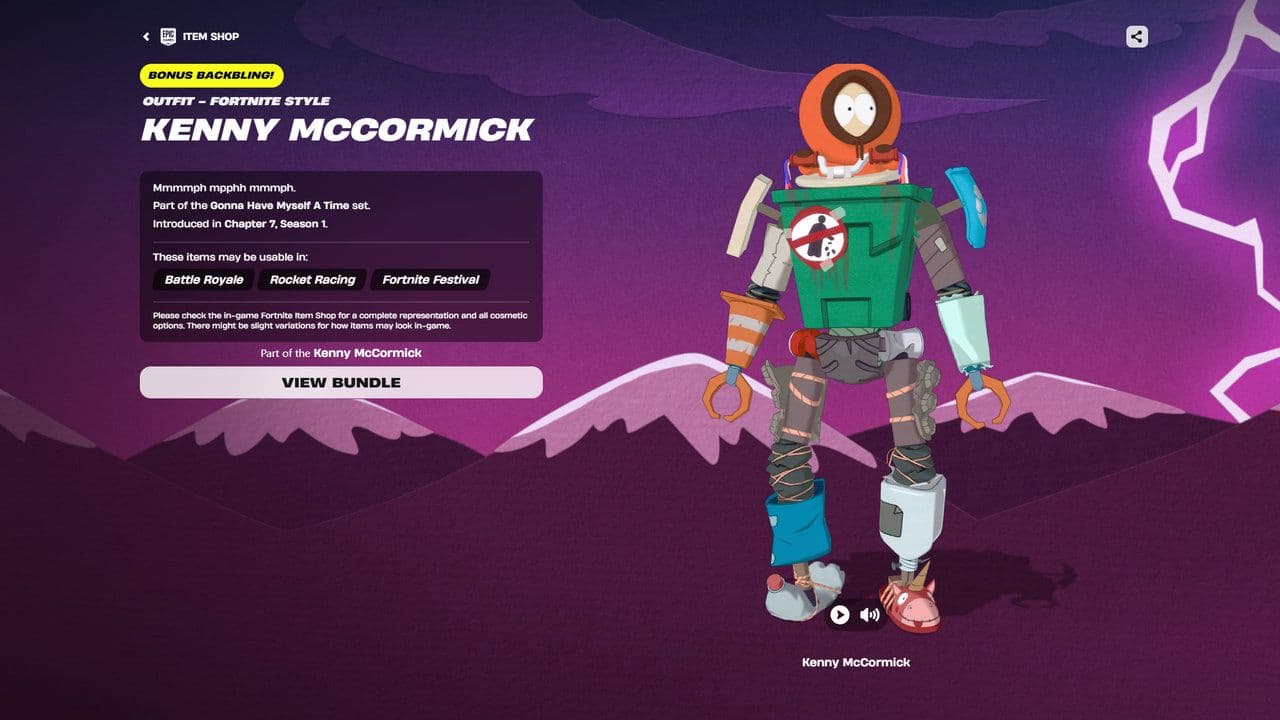Toggle the preview sound speaker icon
The image size is (1280, 720).
coord(870,615)
